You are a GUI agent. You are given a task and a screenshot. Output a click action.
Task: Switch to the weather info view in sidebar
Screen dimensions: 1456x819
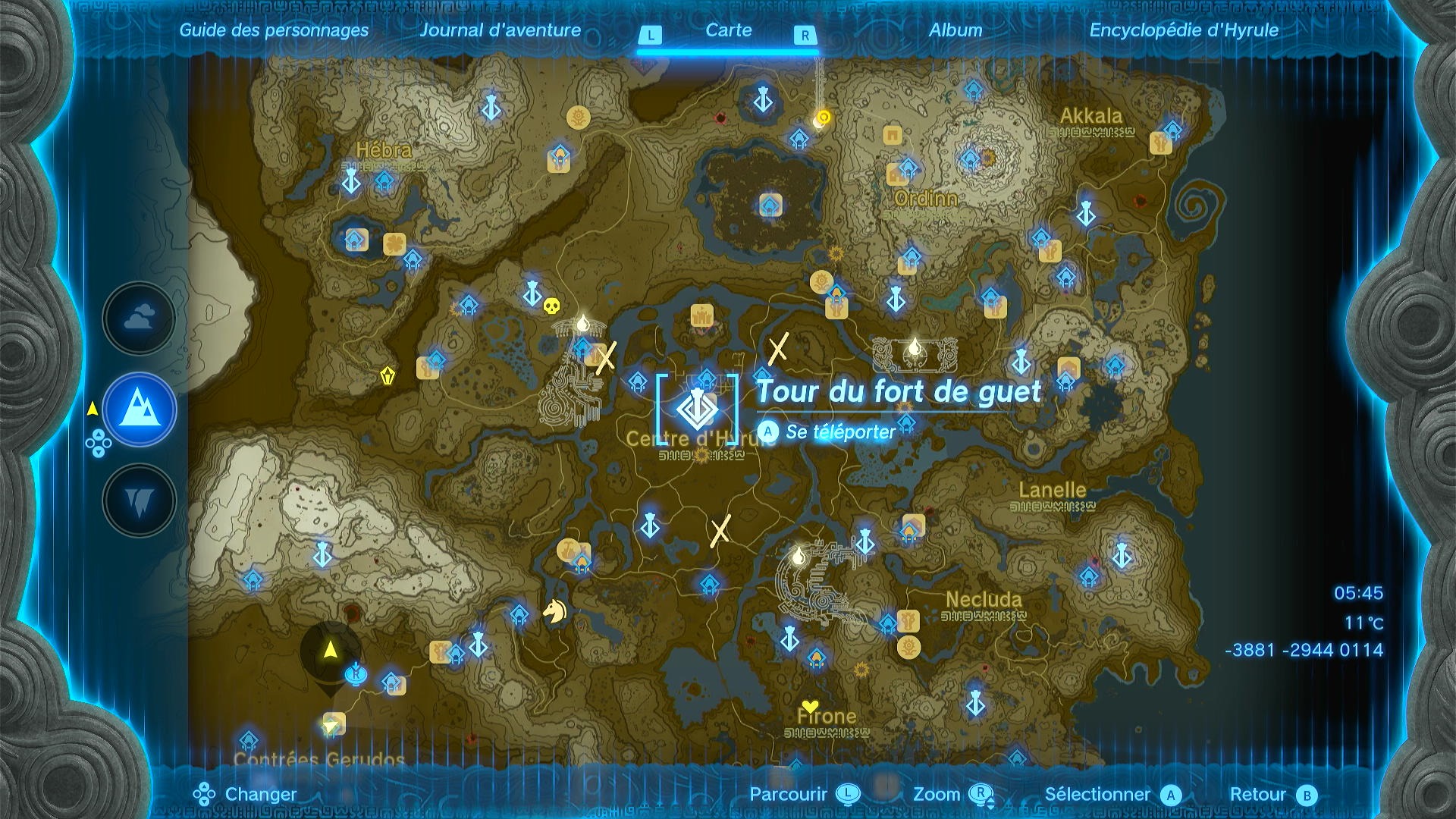[139, 318]
